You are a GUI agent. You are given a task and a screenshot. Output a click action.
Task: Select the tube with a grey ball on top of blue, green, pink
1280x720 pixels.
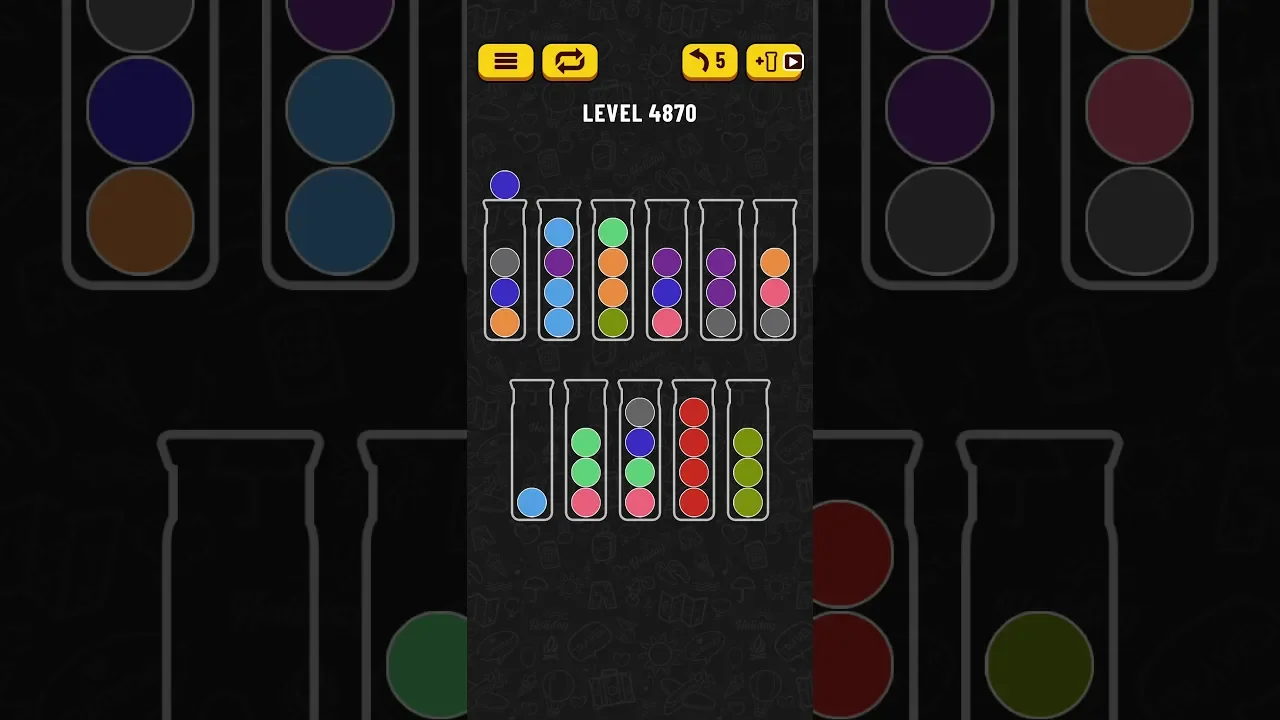640,452
